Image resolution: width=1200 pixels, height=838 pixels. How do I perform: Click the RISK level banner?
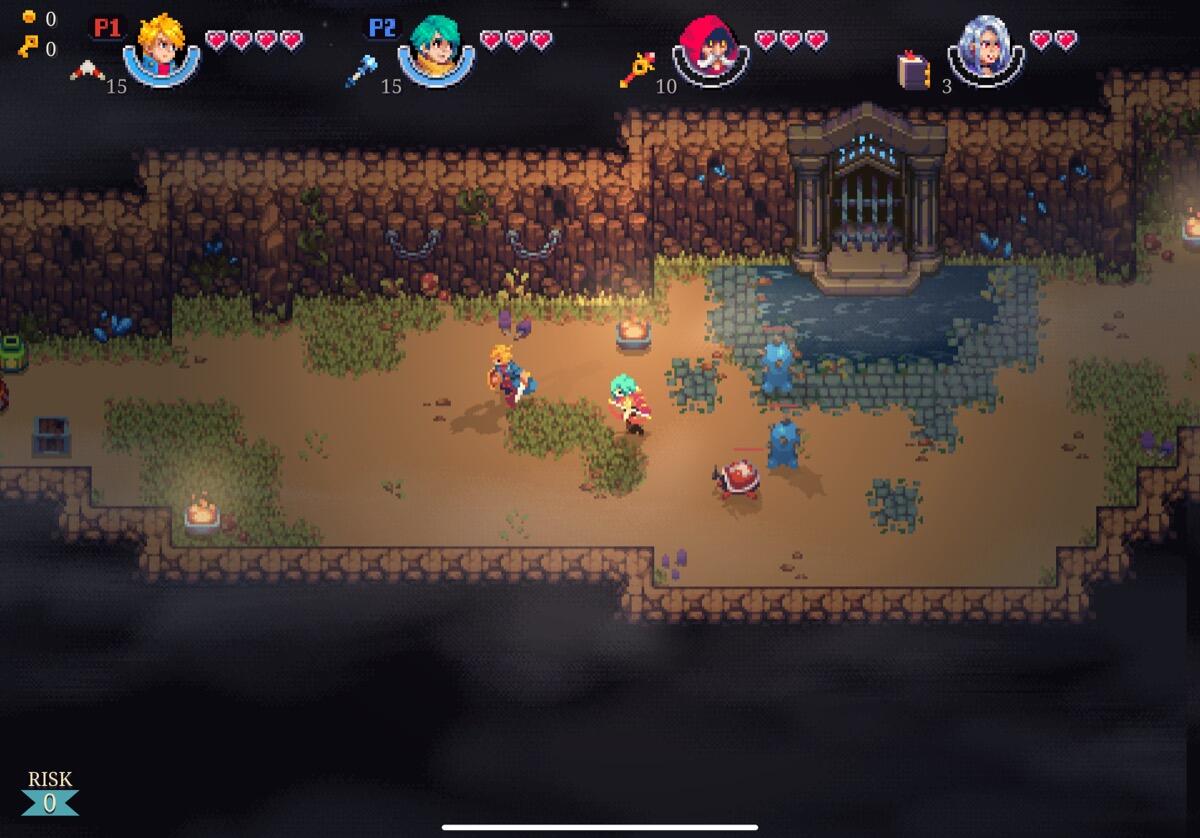click(x=50, y=793)
